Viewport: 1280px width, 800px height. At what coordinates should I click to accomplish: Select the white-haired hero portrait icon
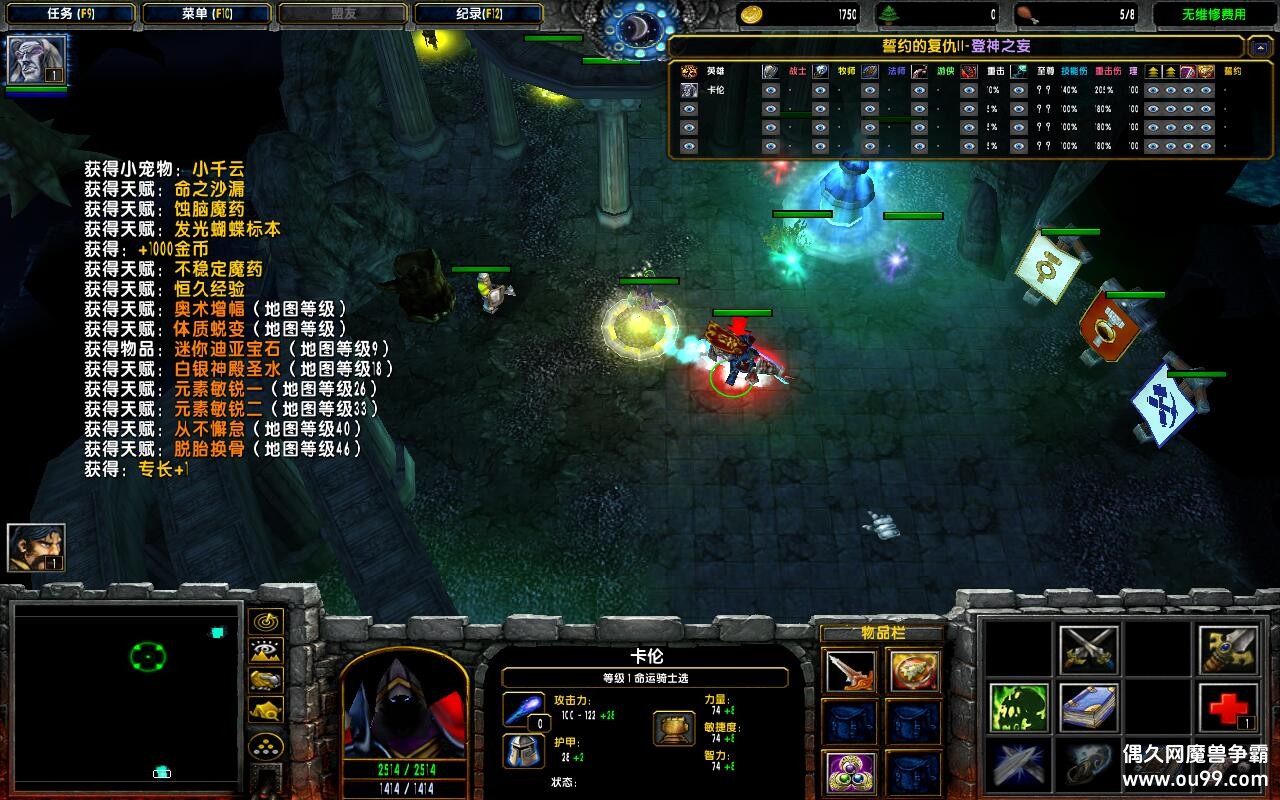37,60
